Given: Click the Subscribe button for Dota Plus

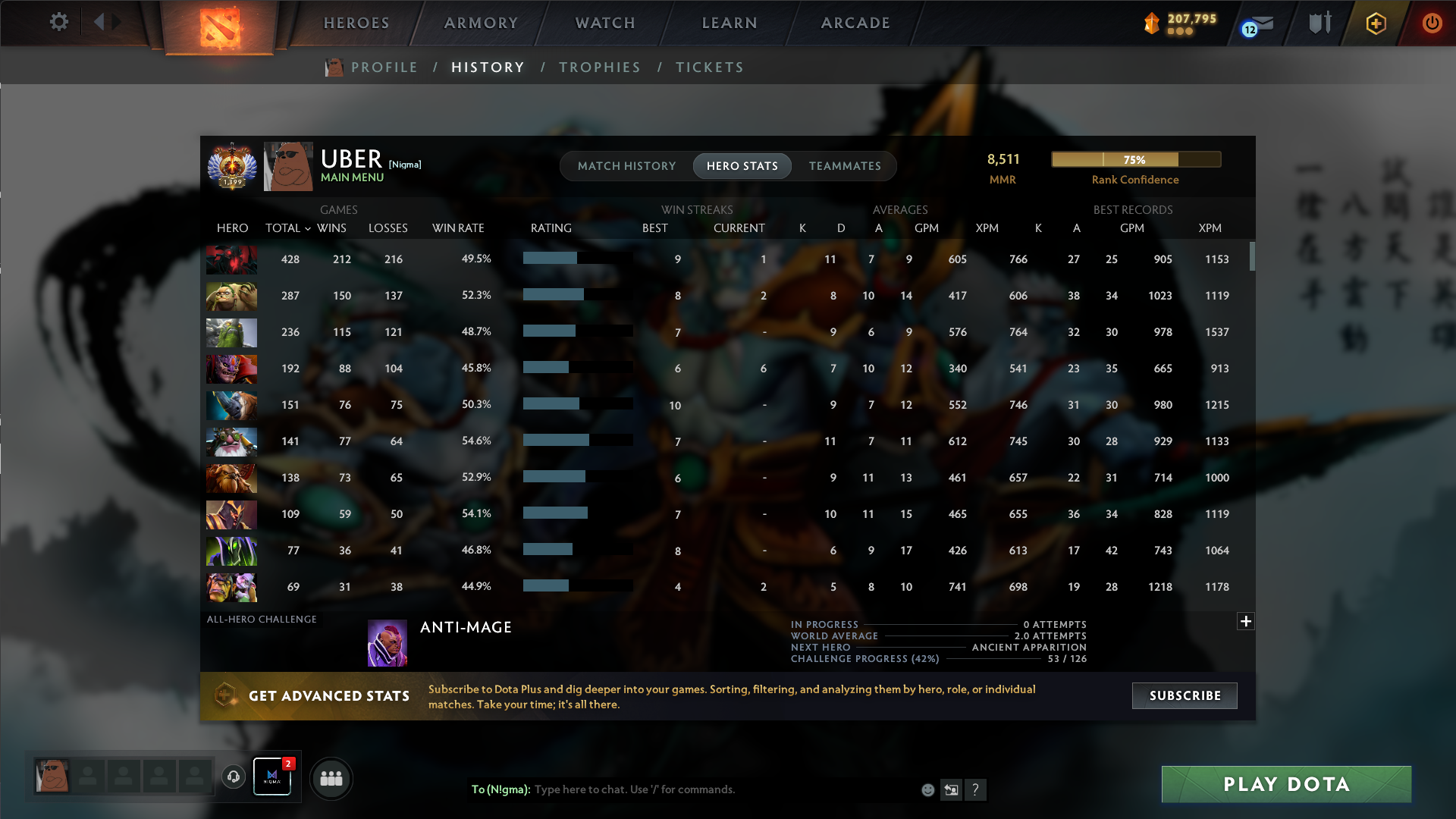Looking at the screenshot, I should pos(1184,695).
